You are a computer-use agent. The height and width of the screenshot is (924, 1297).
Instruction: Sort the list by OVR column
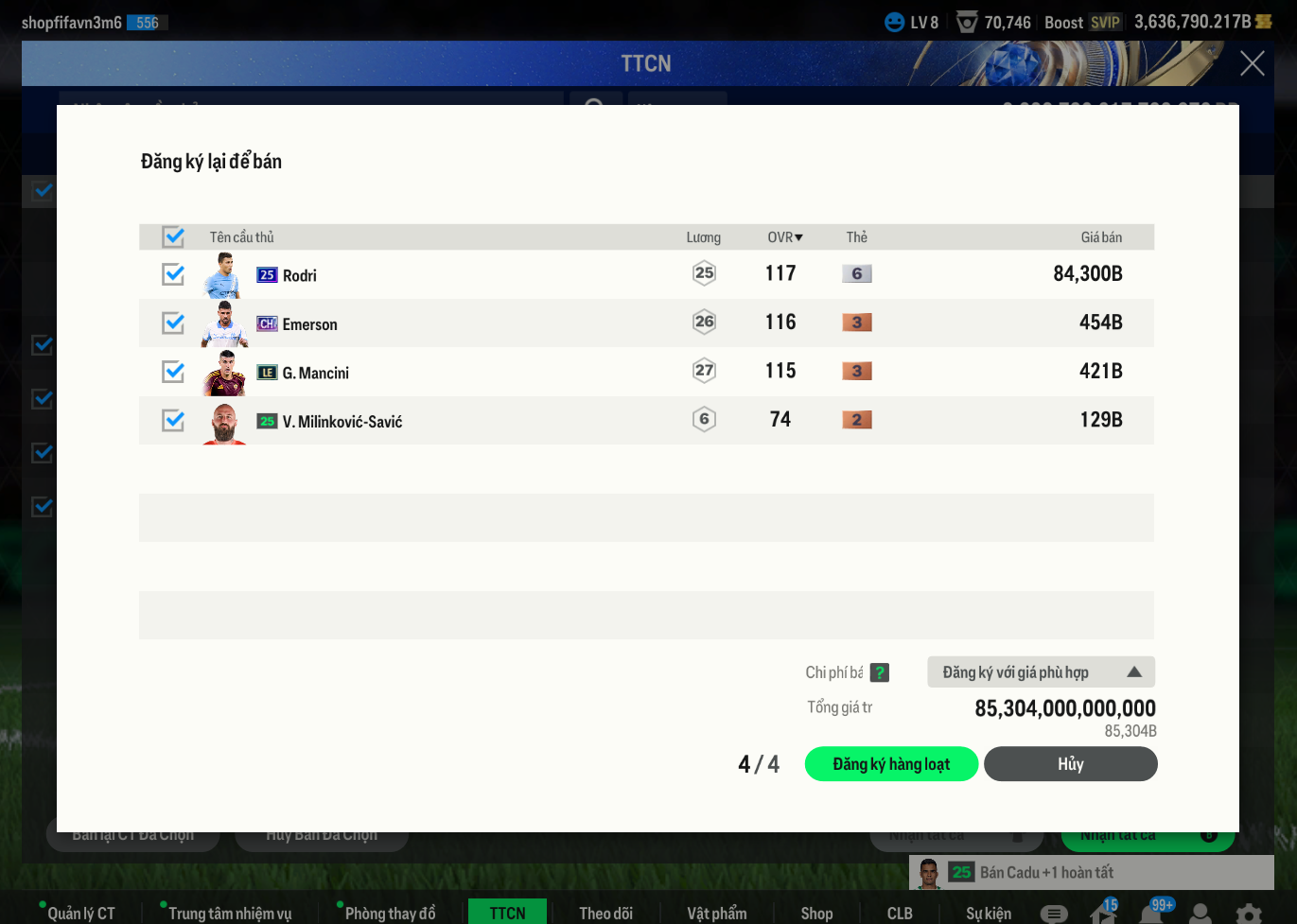(x=784, y=237)
